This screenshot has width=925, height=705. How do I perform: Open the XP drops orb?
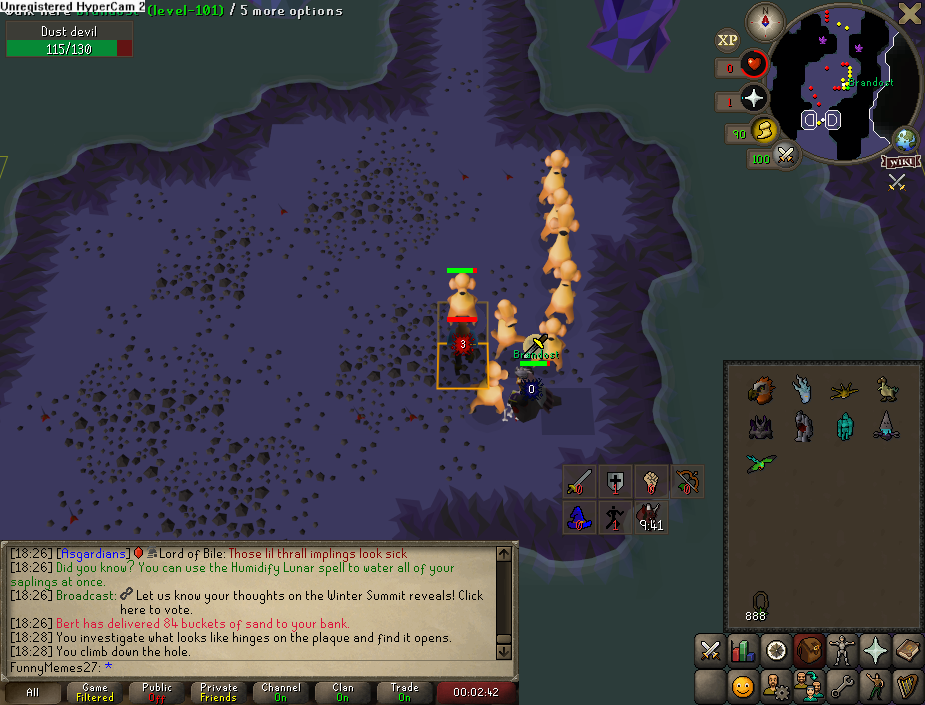[728, 40]
